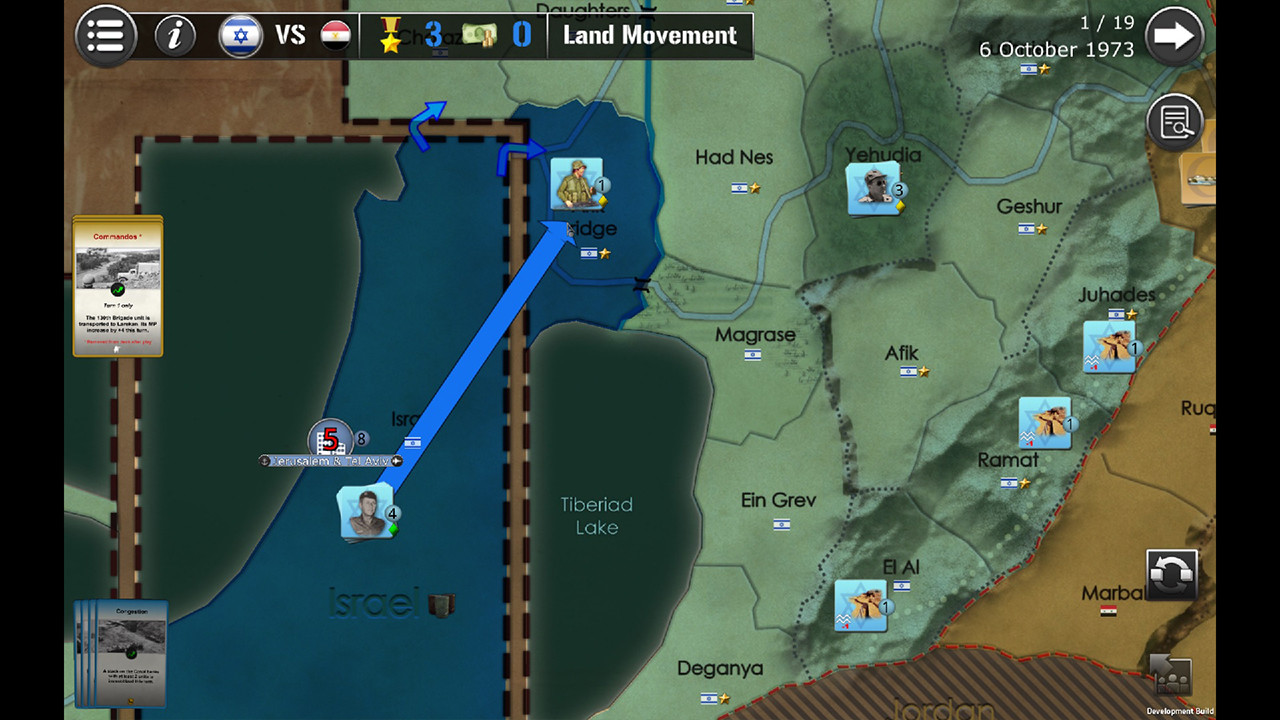The image size is (1280, 720).
Task: Open the battle report magnifier icon
Action: click(1175, 120)
